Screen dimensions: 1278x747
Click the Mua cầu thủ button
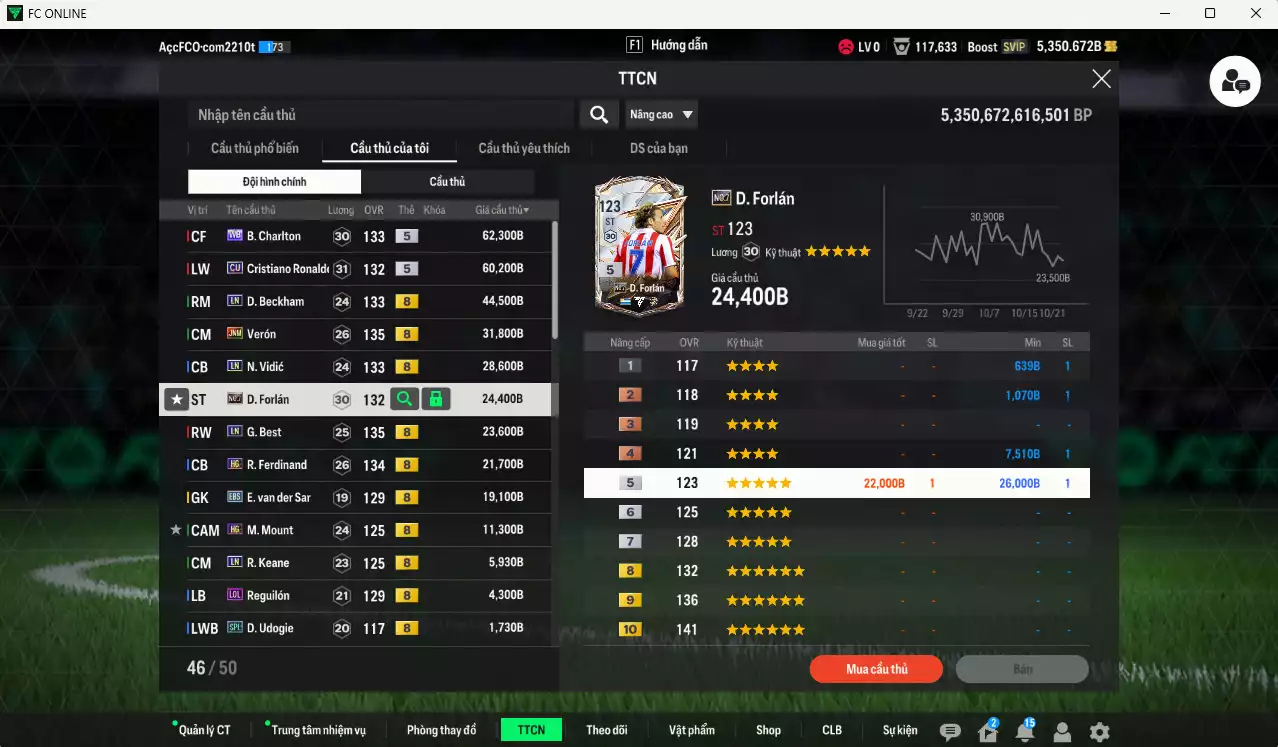(x=876, y=669)
